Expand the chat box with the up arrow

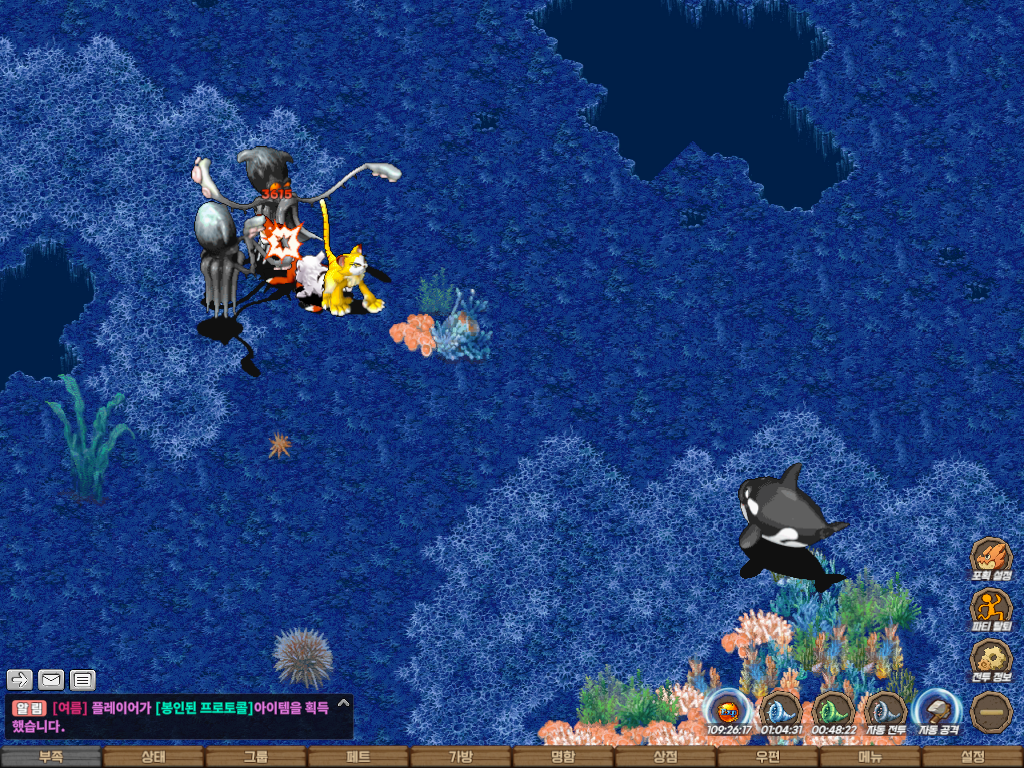(343, 703)
